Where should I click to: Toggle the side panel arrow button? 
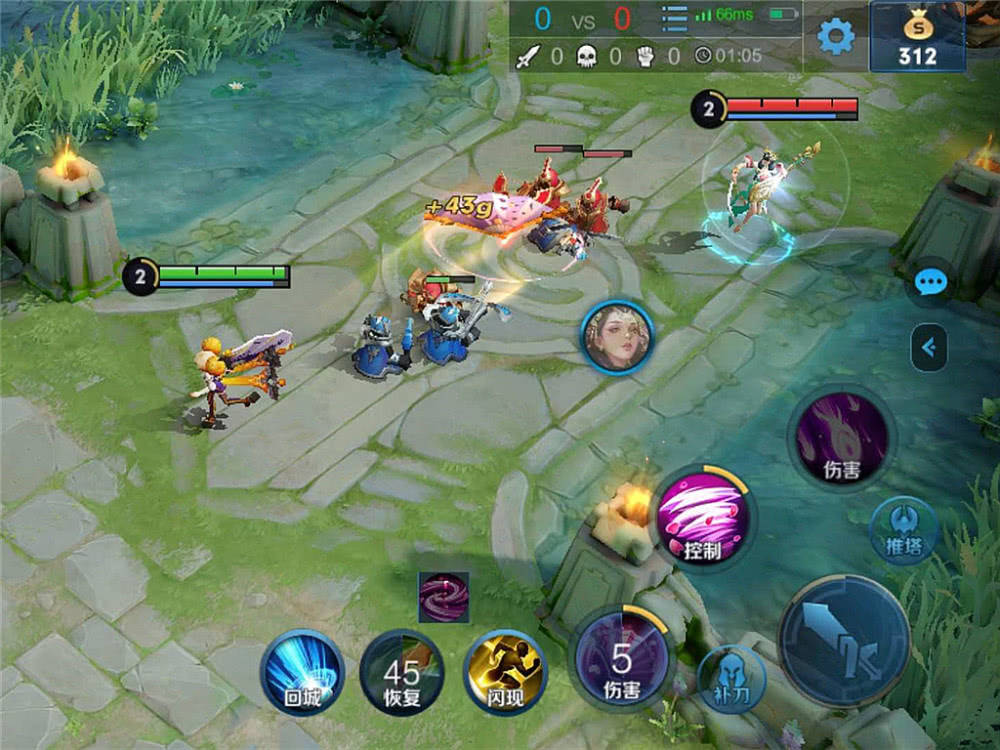(929, 347)
